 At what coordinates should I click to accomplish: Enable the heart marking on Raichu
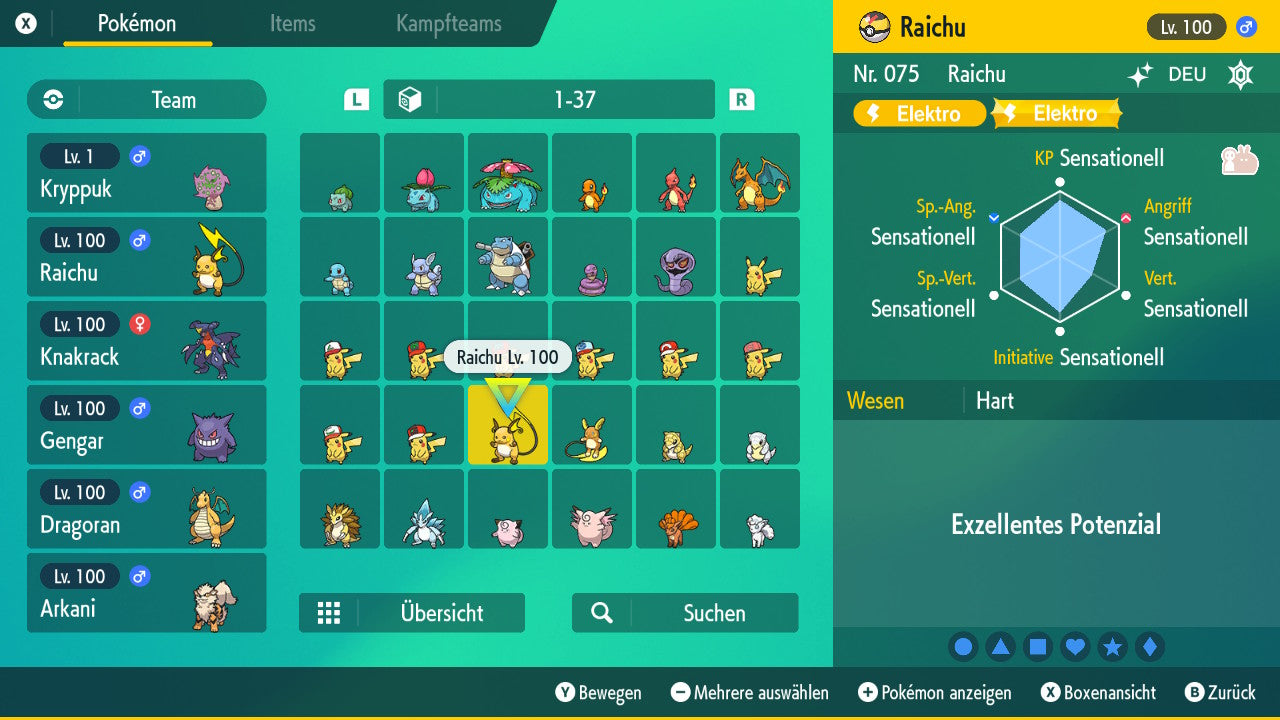(x=1074, y=647)
